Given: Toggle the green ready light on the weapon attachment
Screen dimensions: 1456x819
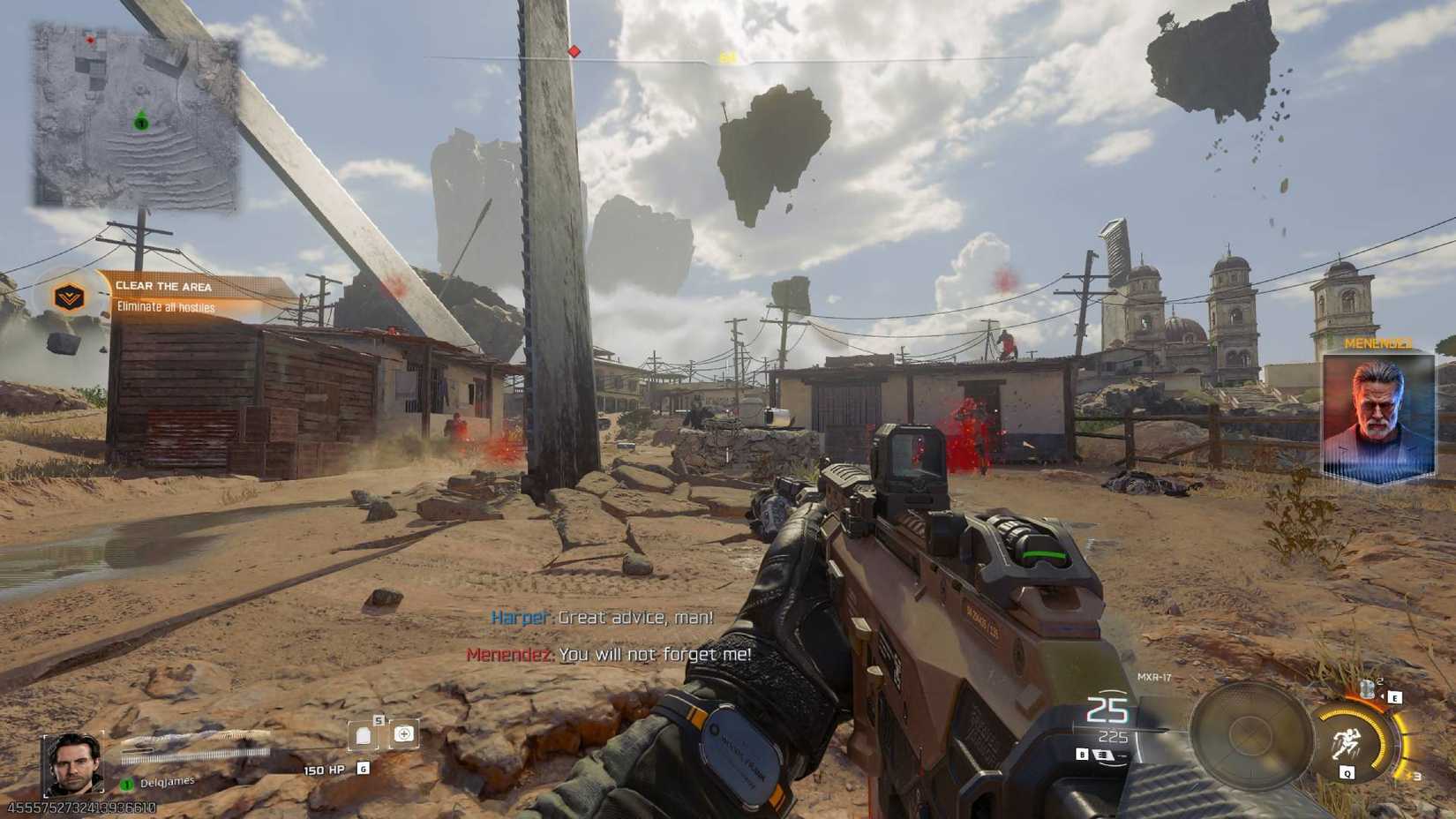Looking at the screenshot, I should [x=1041, y=553].
